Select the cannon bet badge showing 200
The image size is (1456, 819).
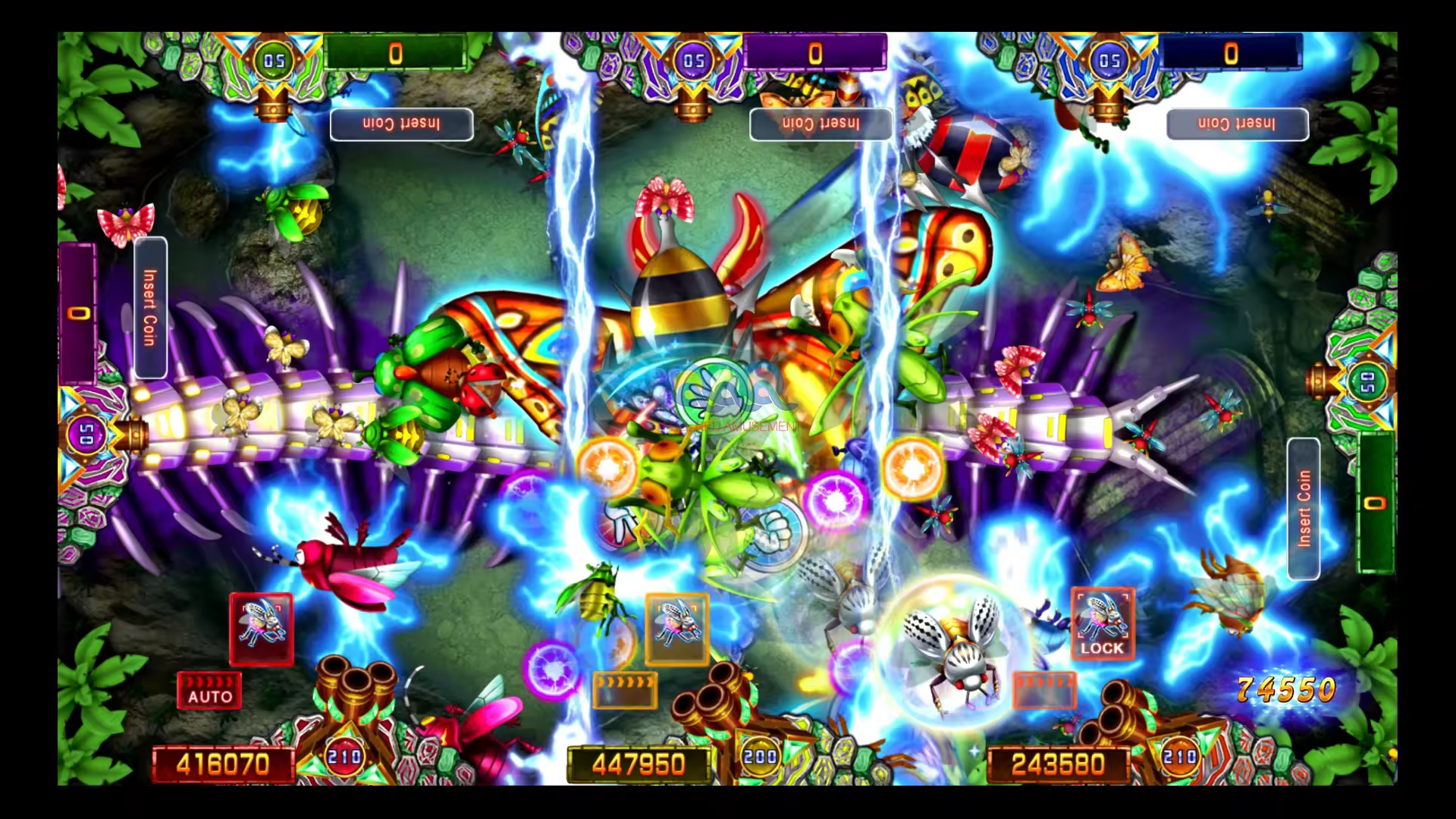click(760, 756)
